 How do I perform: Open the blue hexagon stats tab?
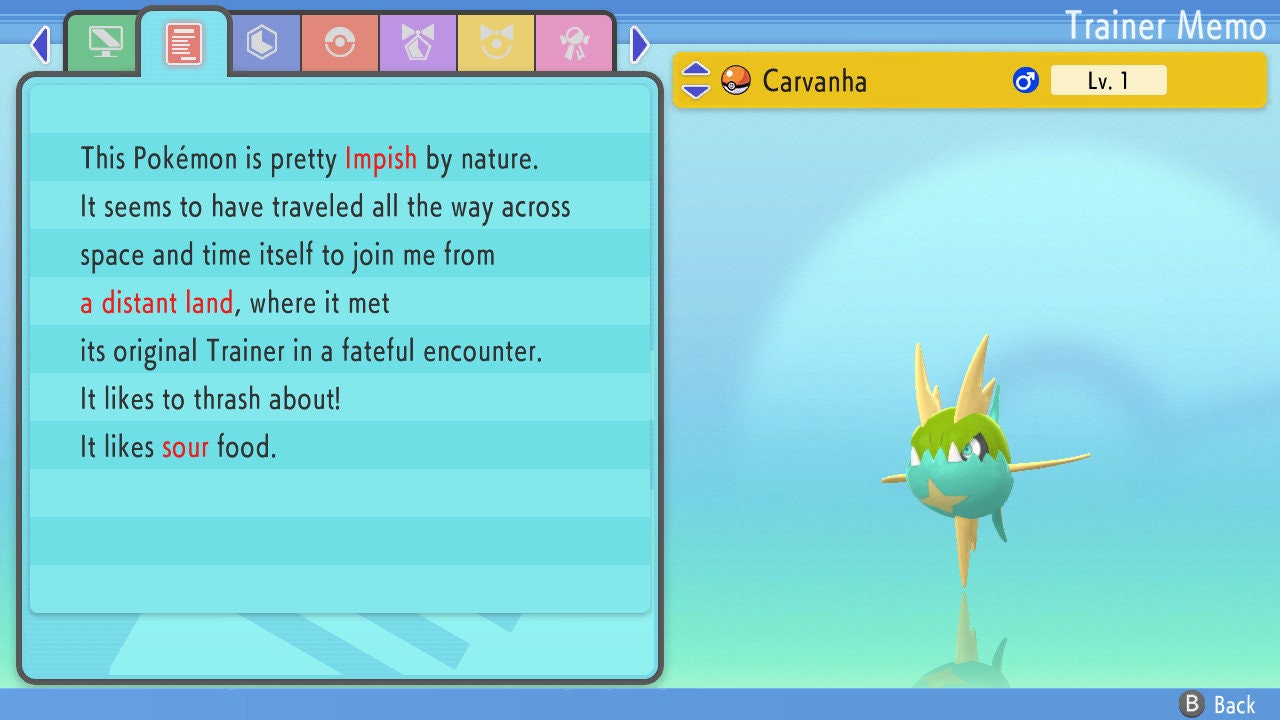262,43
